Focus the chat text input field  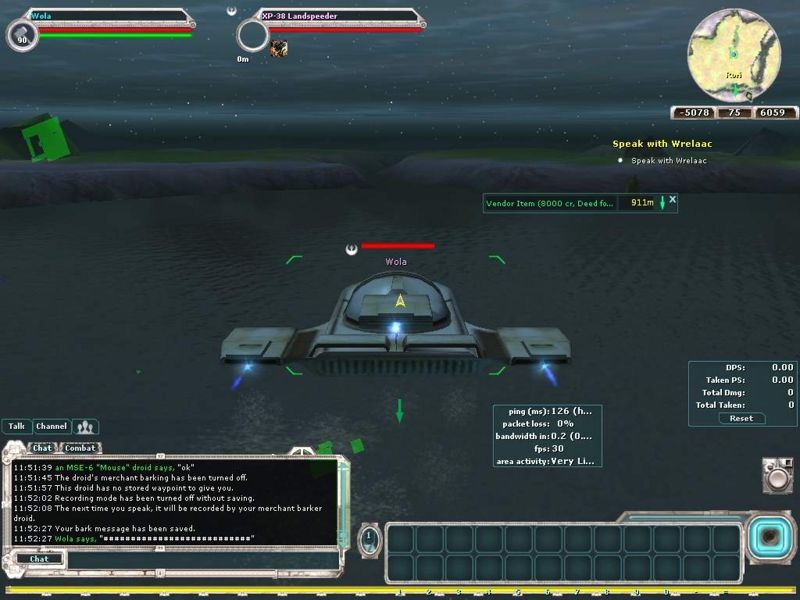pos(200,559)
